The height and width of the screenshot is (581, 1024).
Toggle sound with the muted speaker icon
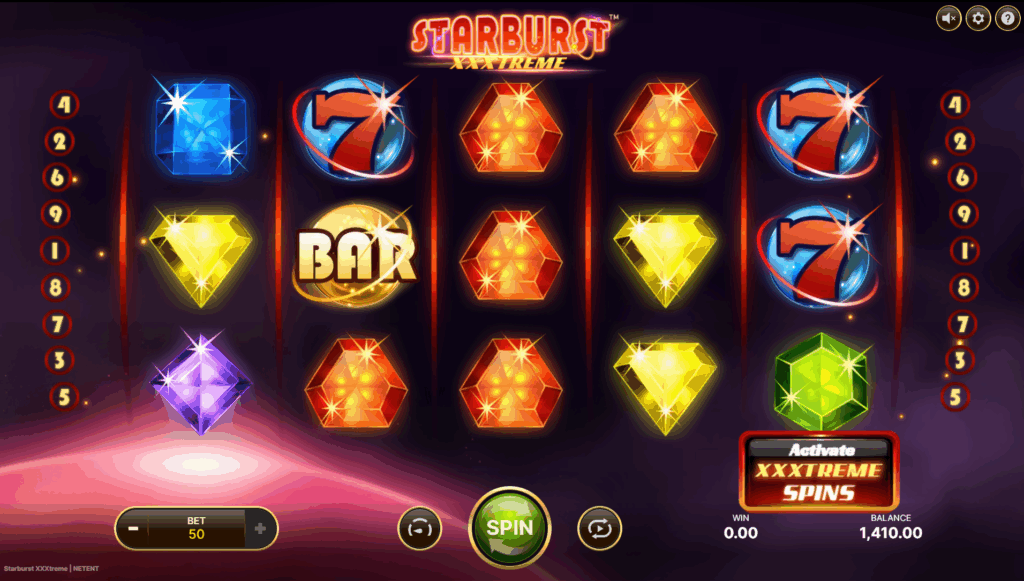tap(948, 18)
